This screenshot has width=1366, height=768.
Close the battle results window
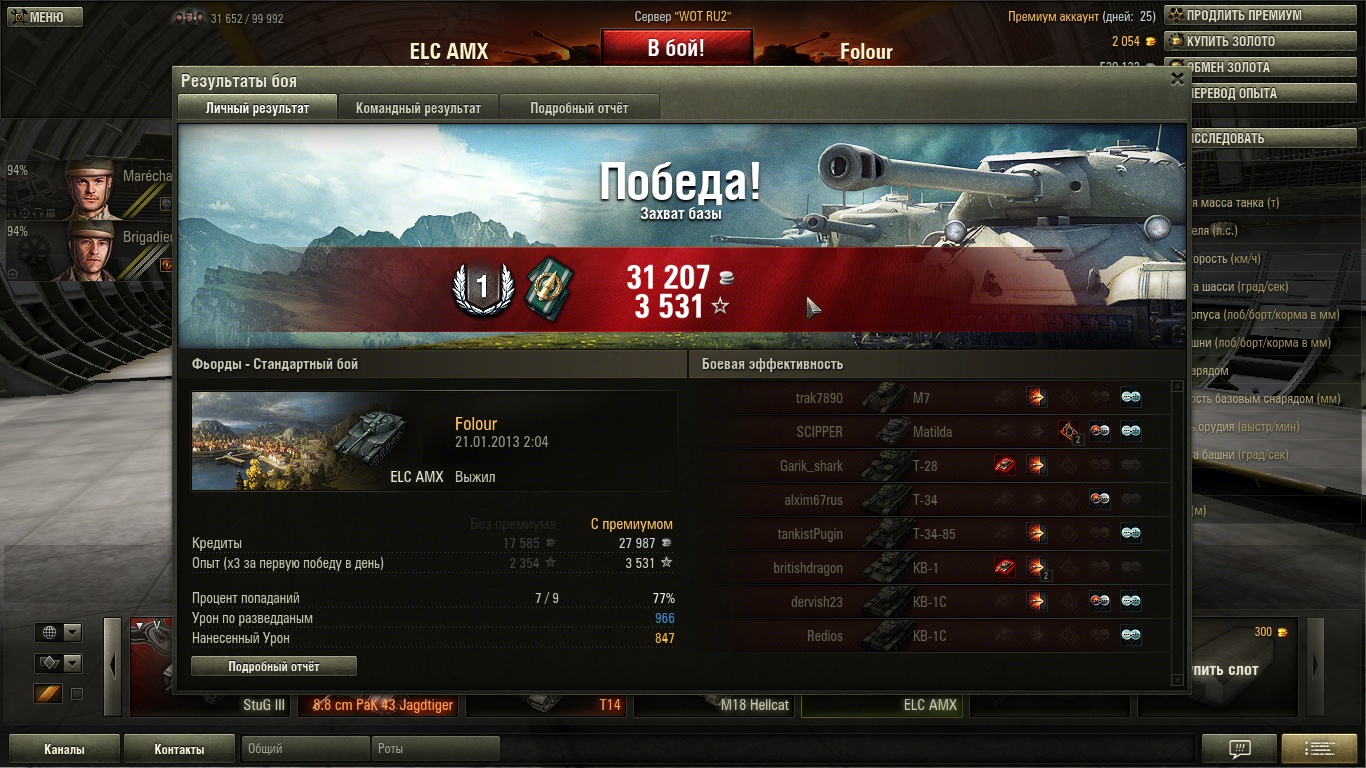point(1177,79)
